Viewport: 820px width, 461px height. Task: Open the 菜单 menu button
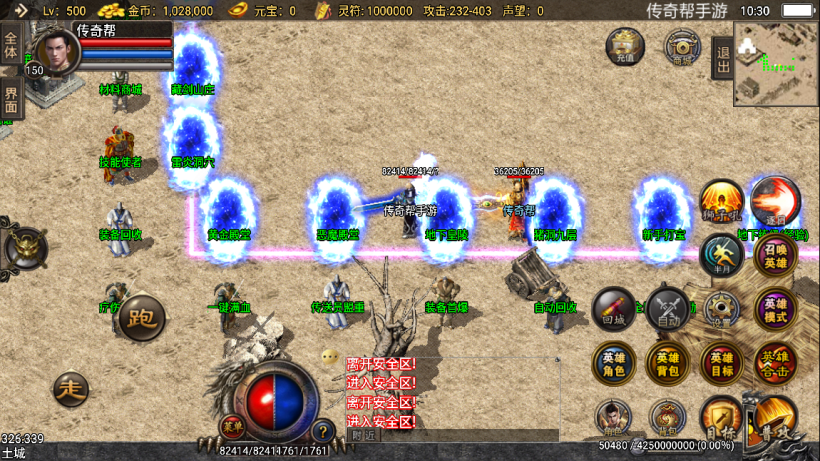[232, 424]
